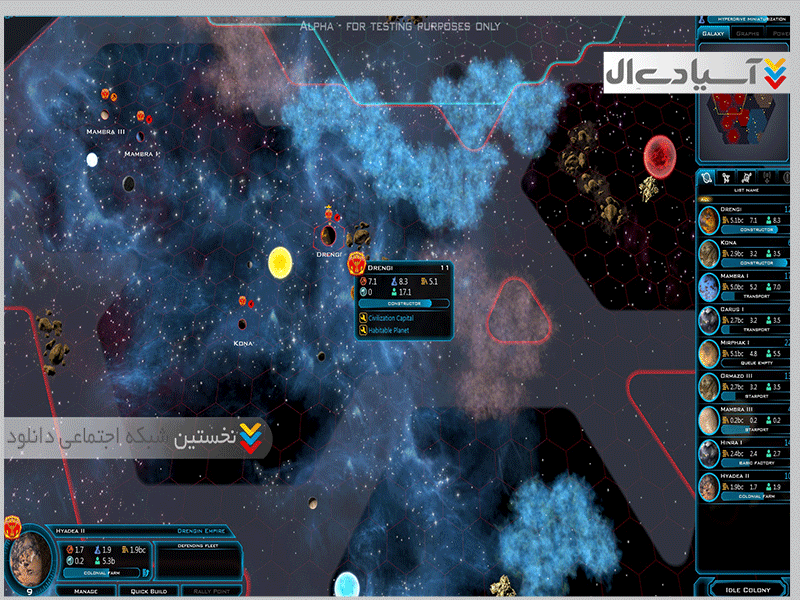Switch to the Galaxy tab
The width and height of the screenshot is (800, 600).
point(714,33)
